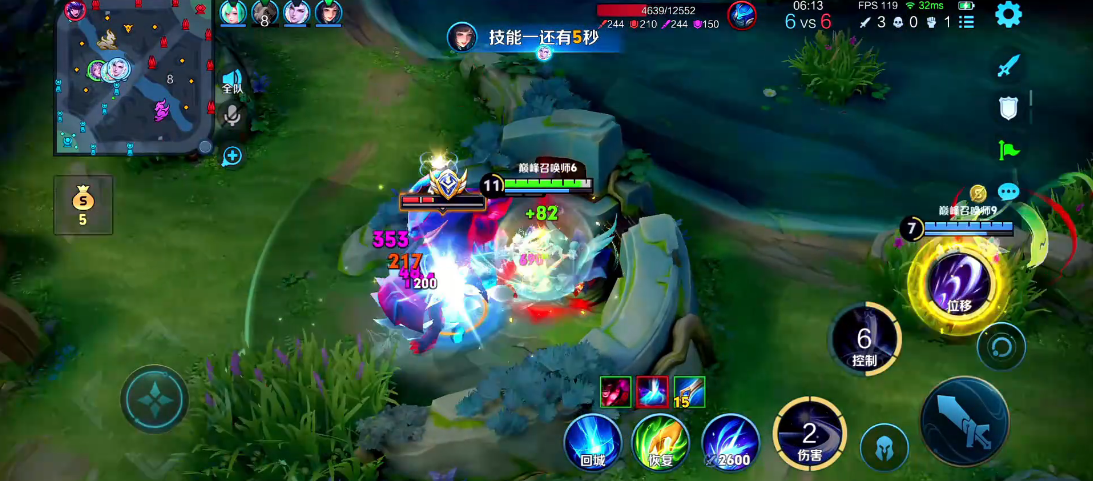Viewport: 1093px width, 481px height.
Task: Click the minimap
Action: 133,77
